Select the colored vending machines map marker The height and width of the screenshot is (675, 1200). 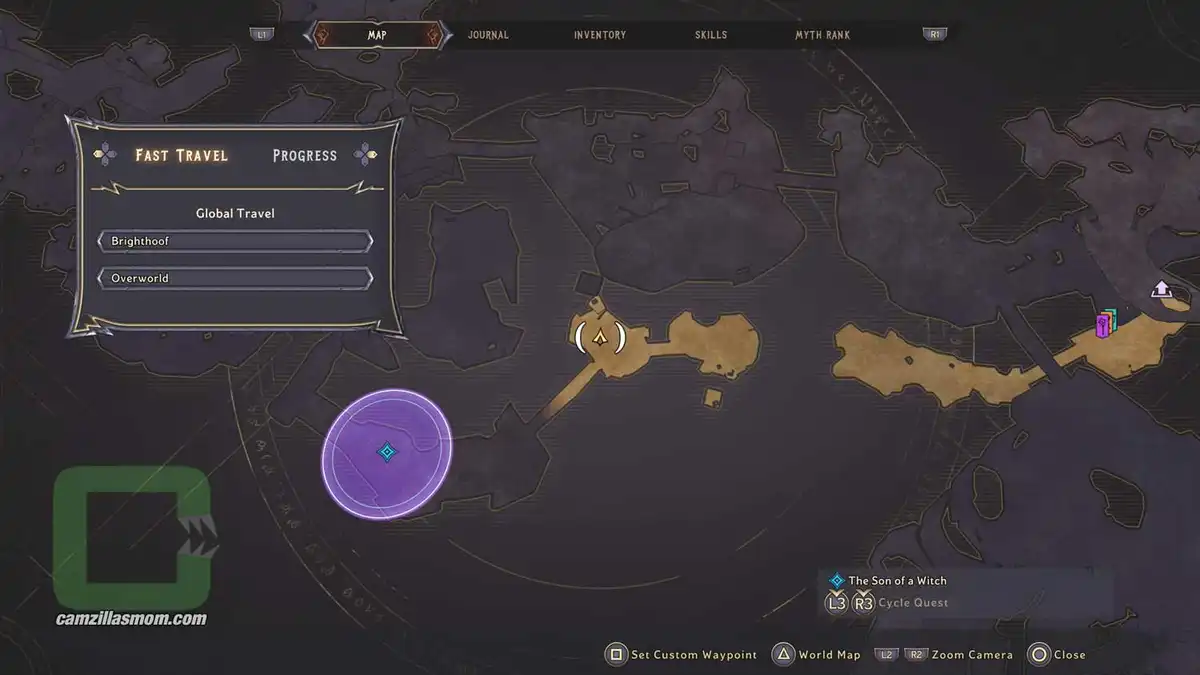pyautogui.click(x=1105, y=324)
